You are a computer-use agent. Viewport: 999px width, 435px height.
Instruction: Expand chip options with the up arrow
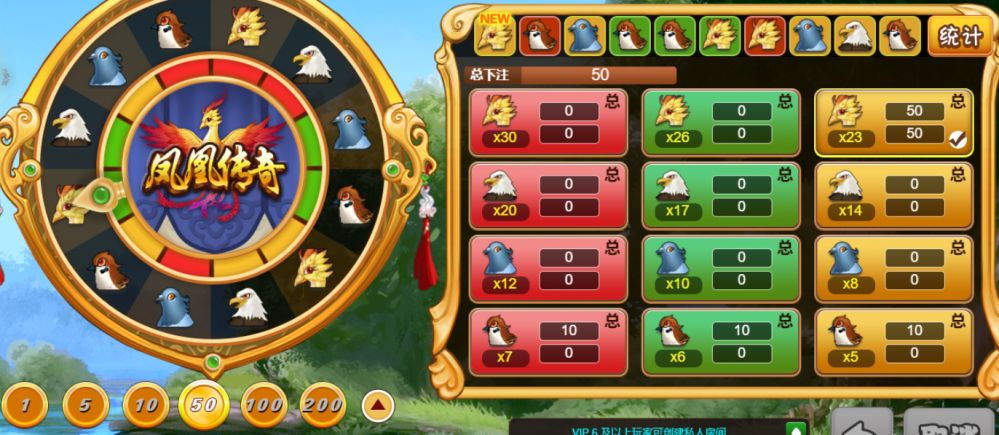coord(377,405)
